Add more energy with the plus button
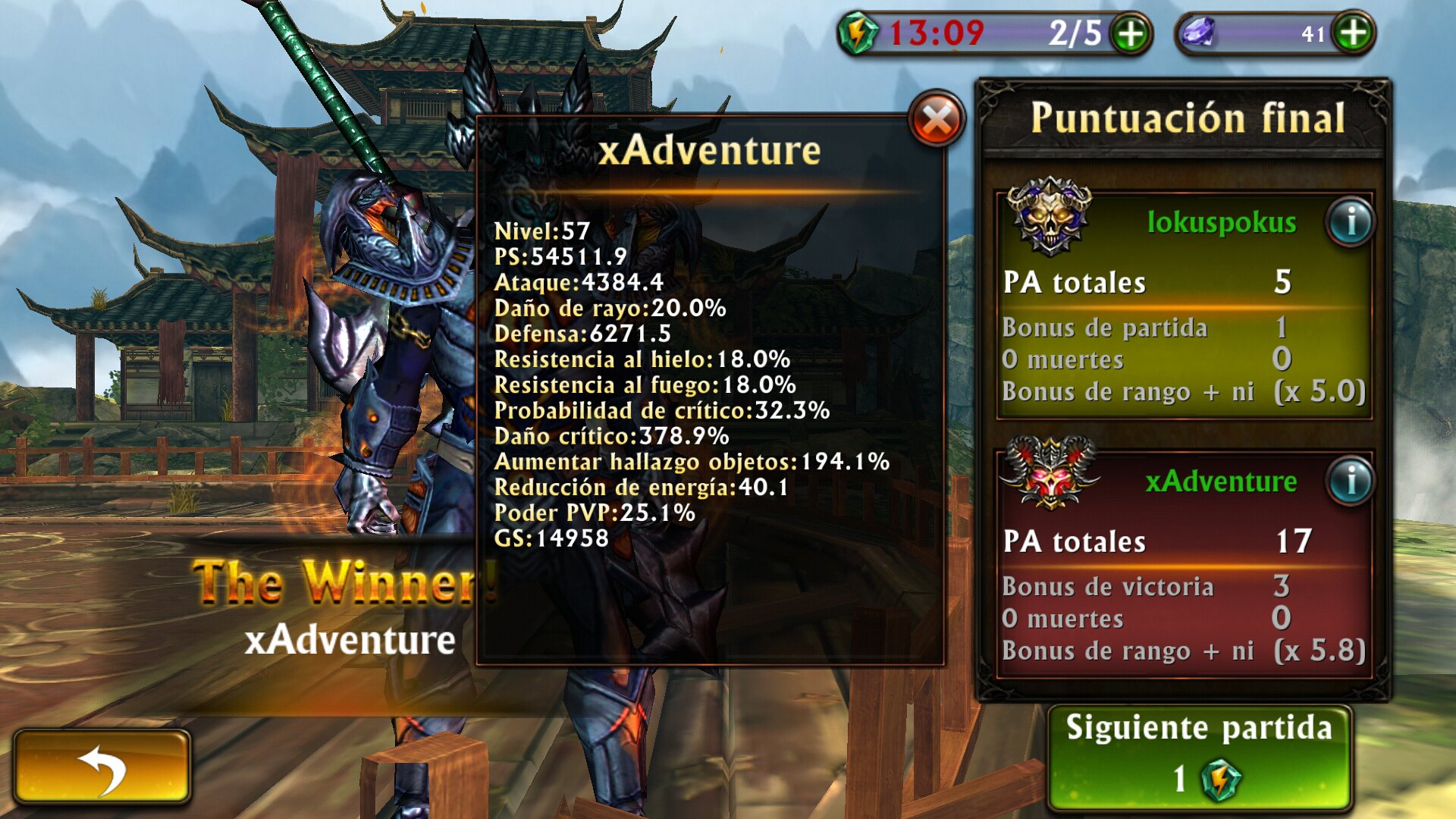 (x=1130, y=34)
